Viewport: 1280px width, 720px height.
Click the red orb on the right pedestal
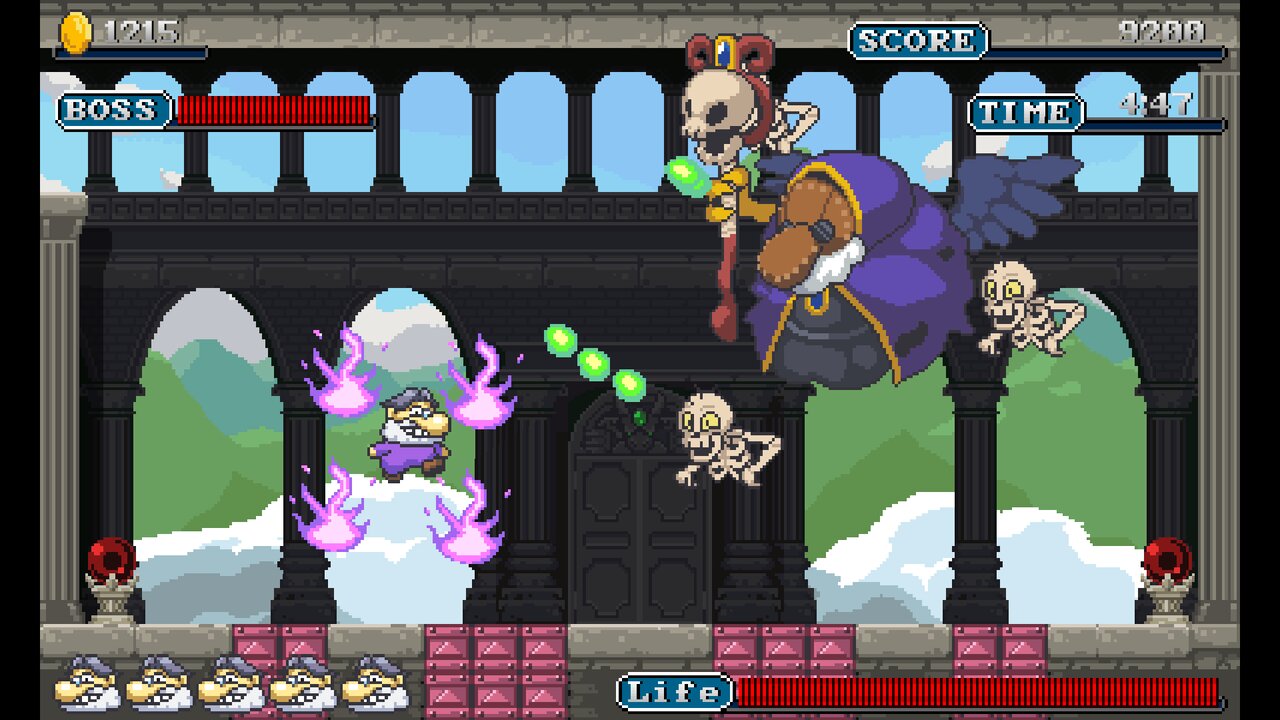coord(1168,560)
